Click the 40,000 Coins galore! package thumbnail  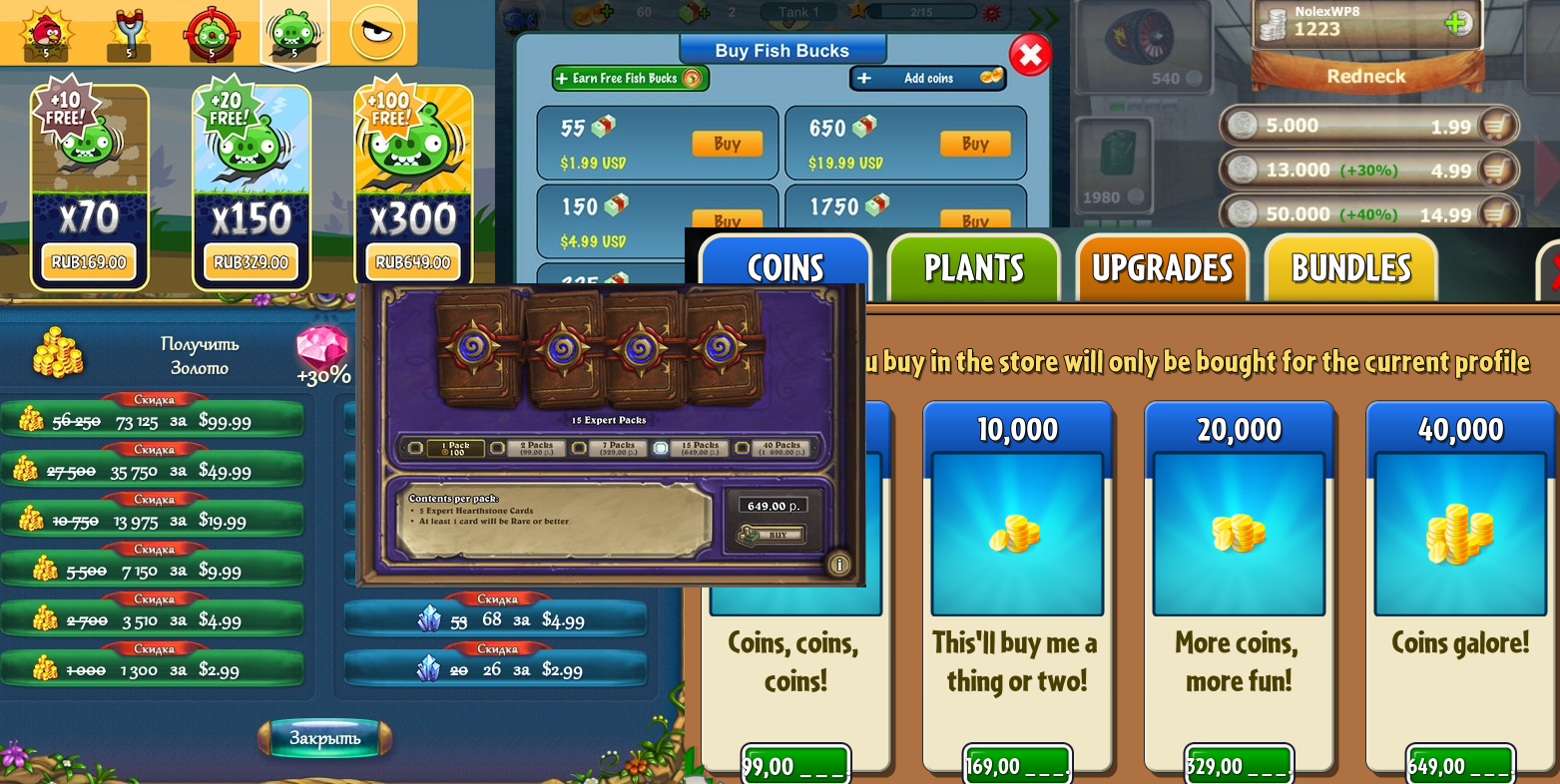click(x=1460, y=533)
